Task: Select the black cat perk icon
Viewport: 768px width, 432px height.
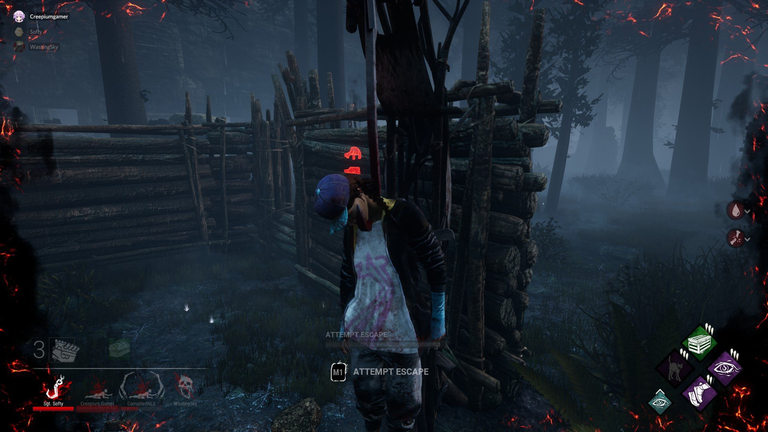Action: click(675, 369)
